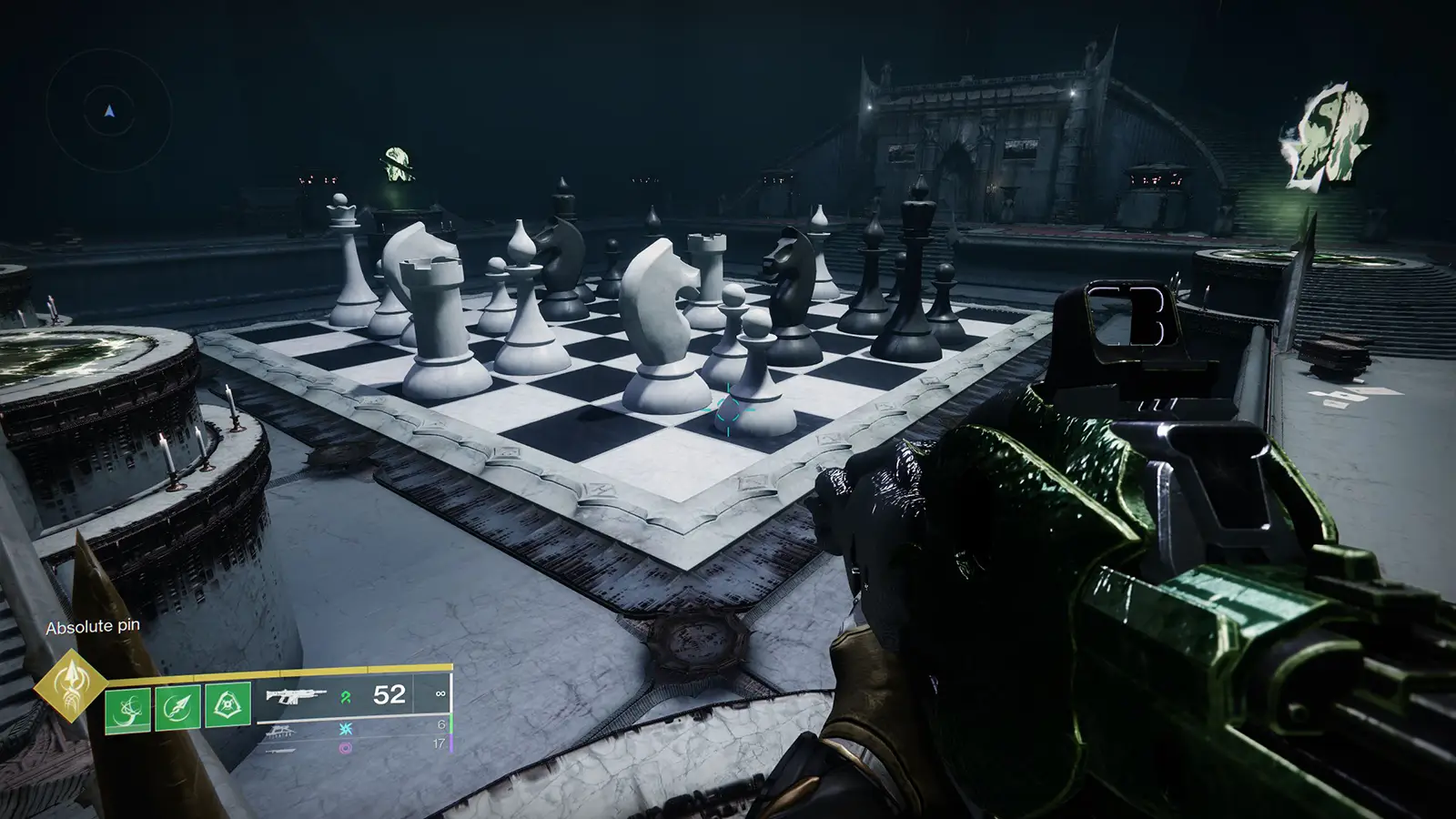Click the equipped auto rifle weapon silhouette
1456x819 pixels.
click(x=296, y=695)
